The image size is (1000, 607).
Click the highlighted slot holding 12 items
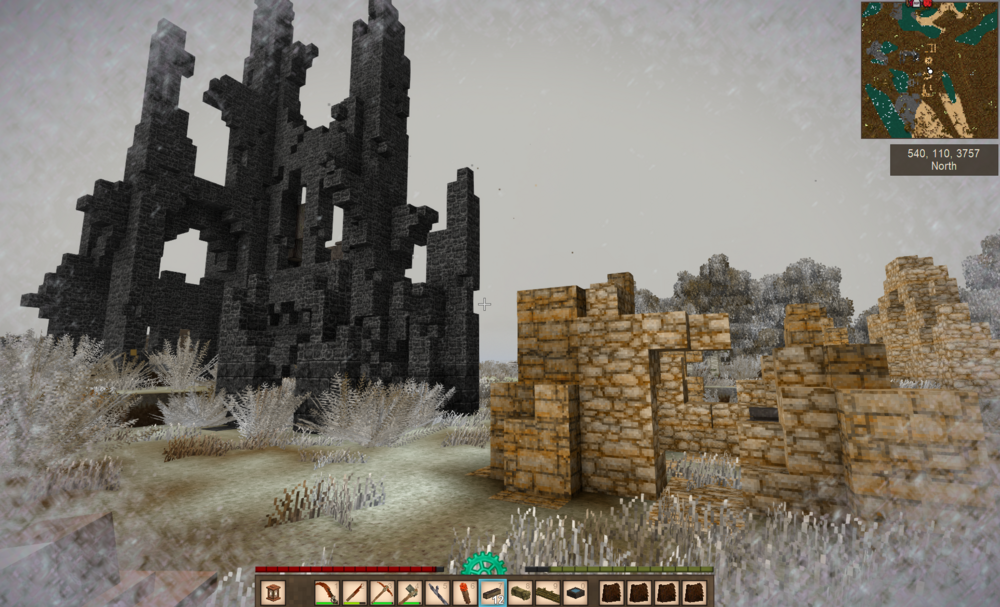[x=492, y=592]
